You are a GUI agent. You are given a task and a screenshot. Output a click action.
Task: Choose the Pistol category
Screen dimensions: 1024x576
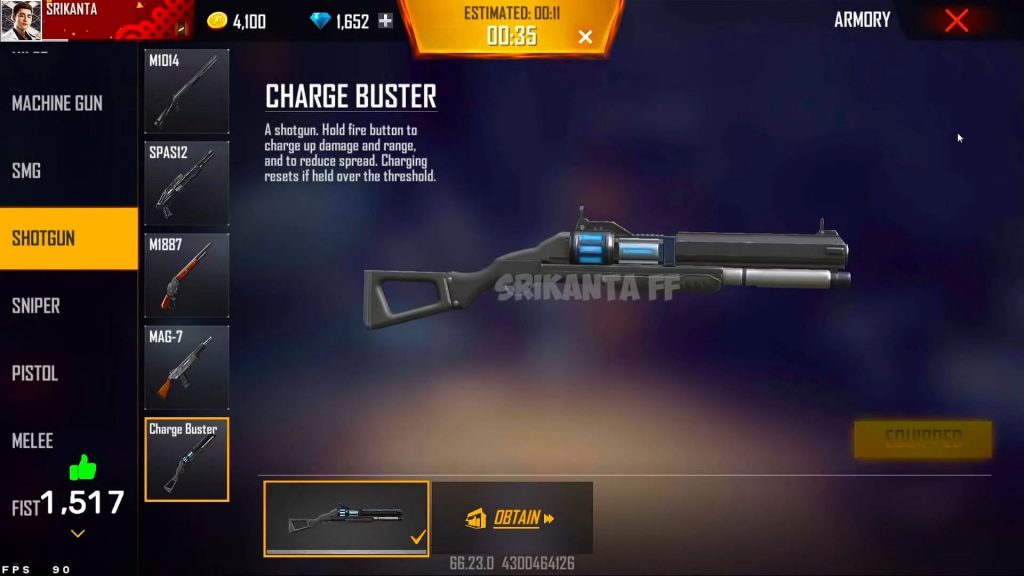pyautogui.click(x=35, y=373)
